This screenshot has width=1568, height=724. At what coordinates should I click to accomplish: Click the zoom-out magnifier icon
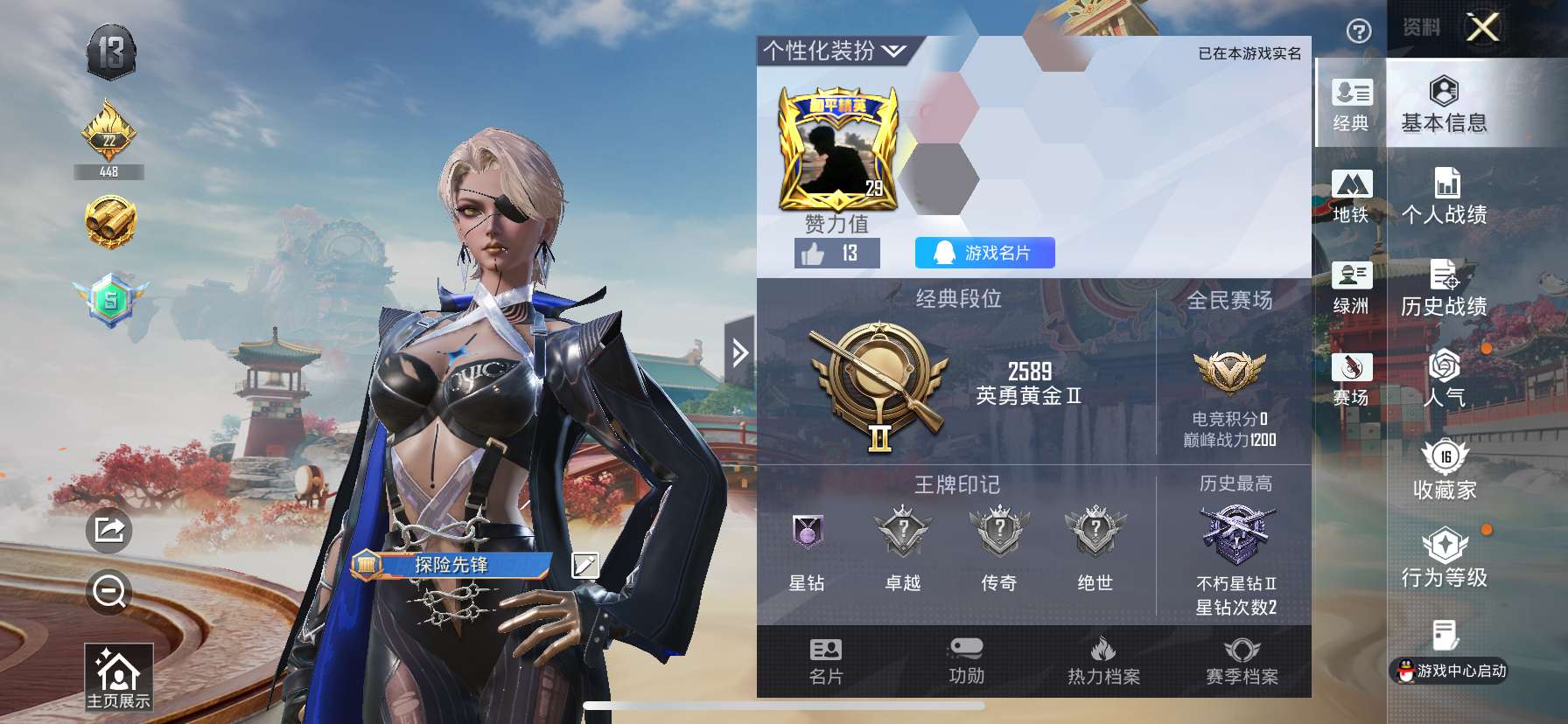(x=108, y=591)
